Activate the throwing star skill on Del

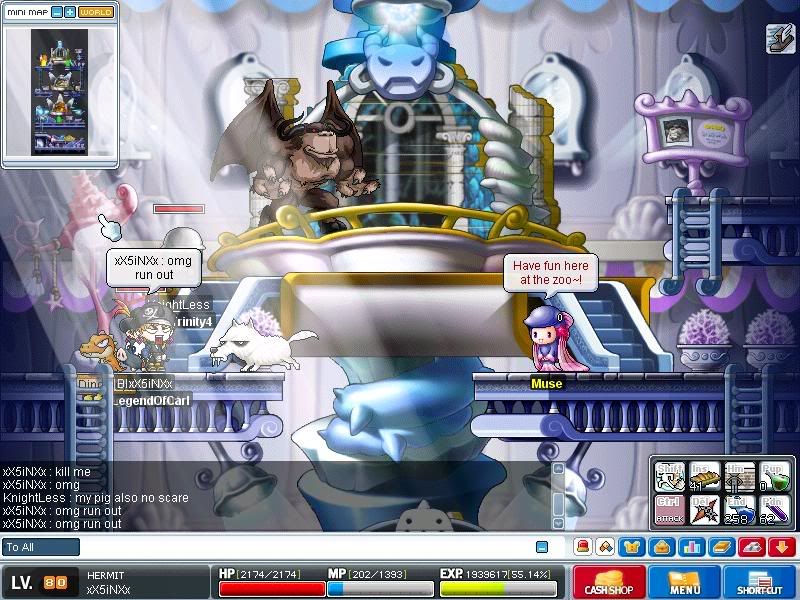[x=703, y=510]
